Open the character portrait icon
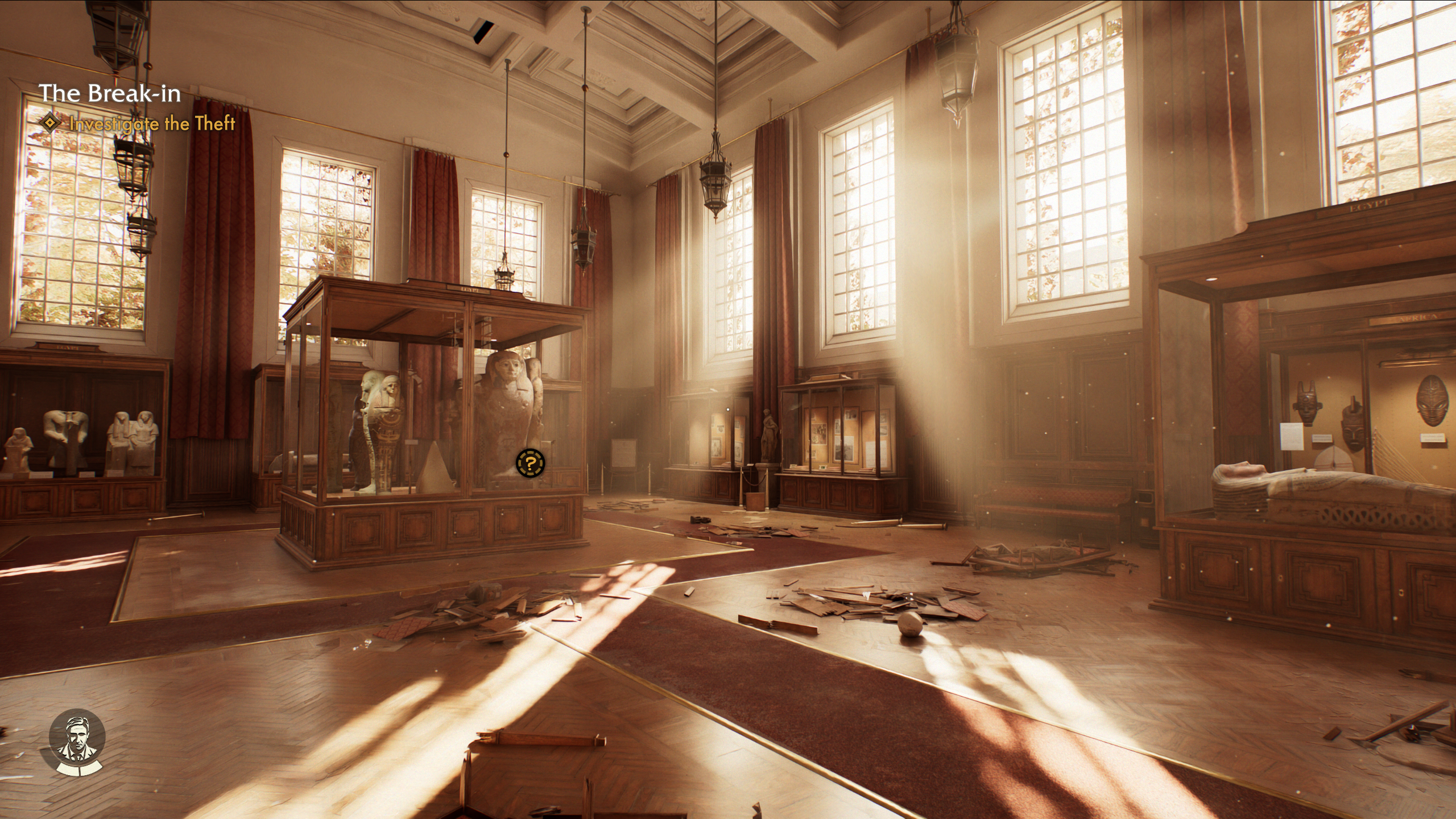The height and width of the screenshot is (819, 1456). coord(77,744)
